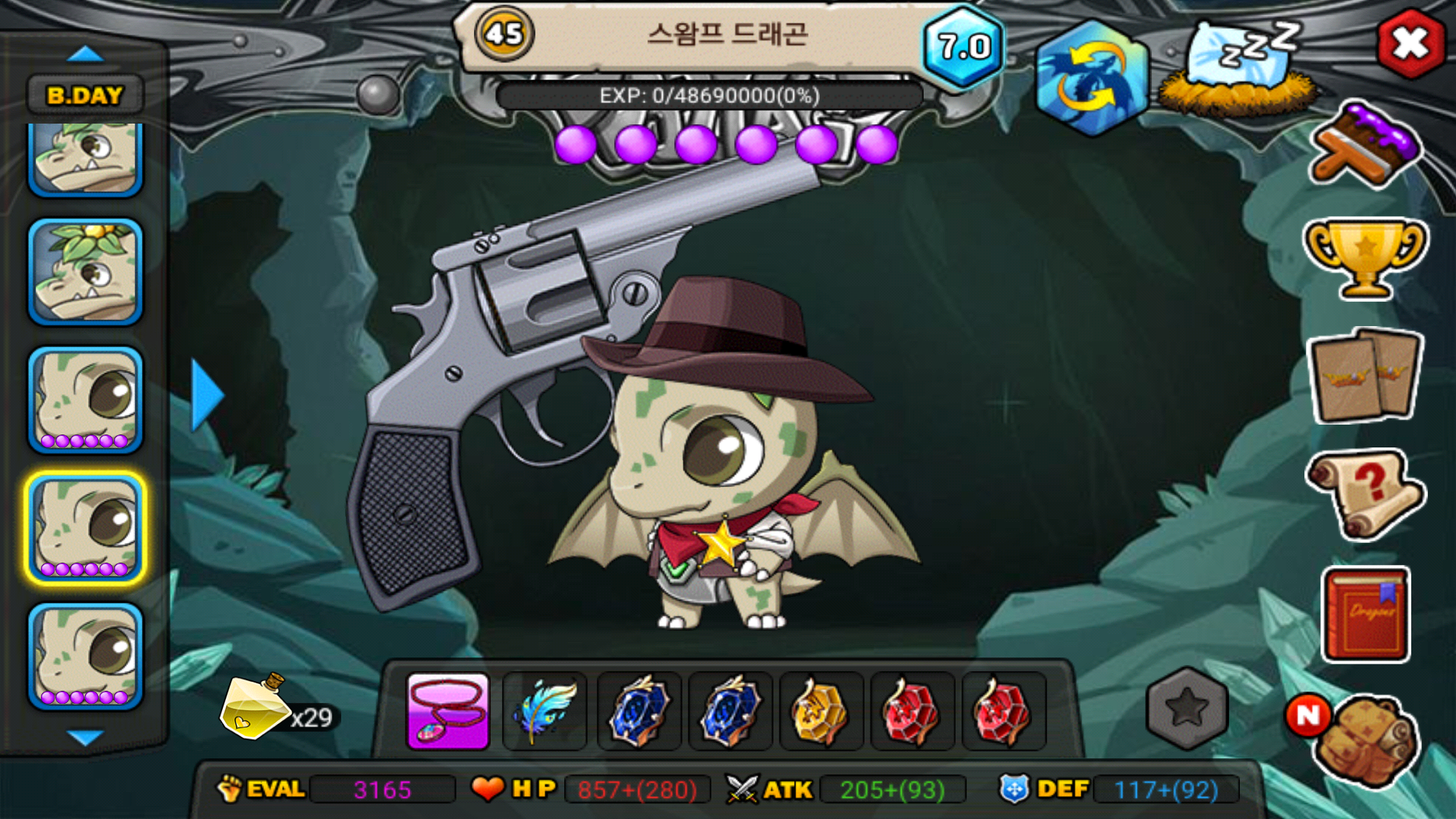Select the yellow-highlighted dragon thumbnail

(x=86, y=528)
